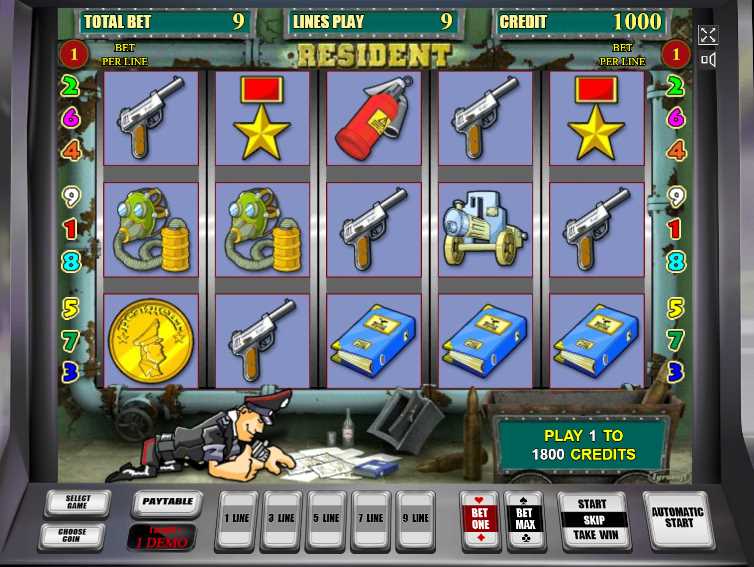Mute sound with the speaker icon
Image resolution: width=754 pixels, height=567 pixels.
pyautogui.click(x=708, y=60)
